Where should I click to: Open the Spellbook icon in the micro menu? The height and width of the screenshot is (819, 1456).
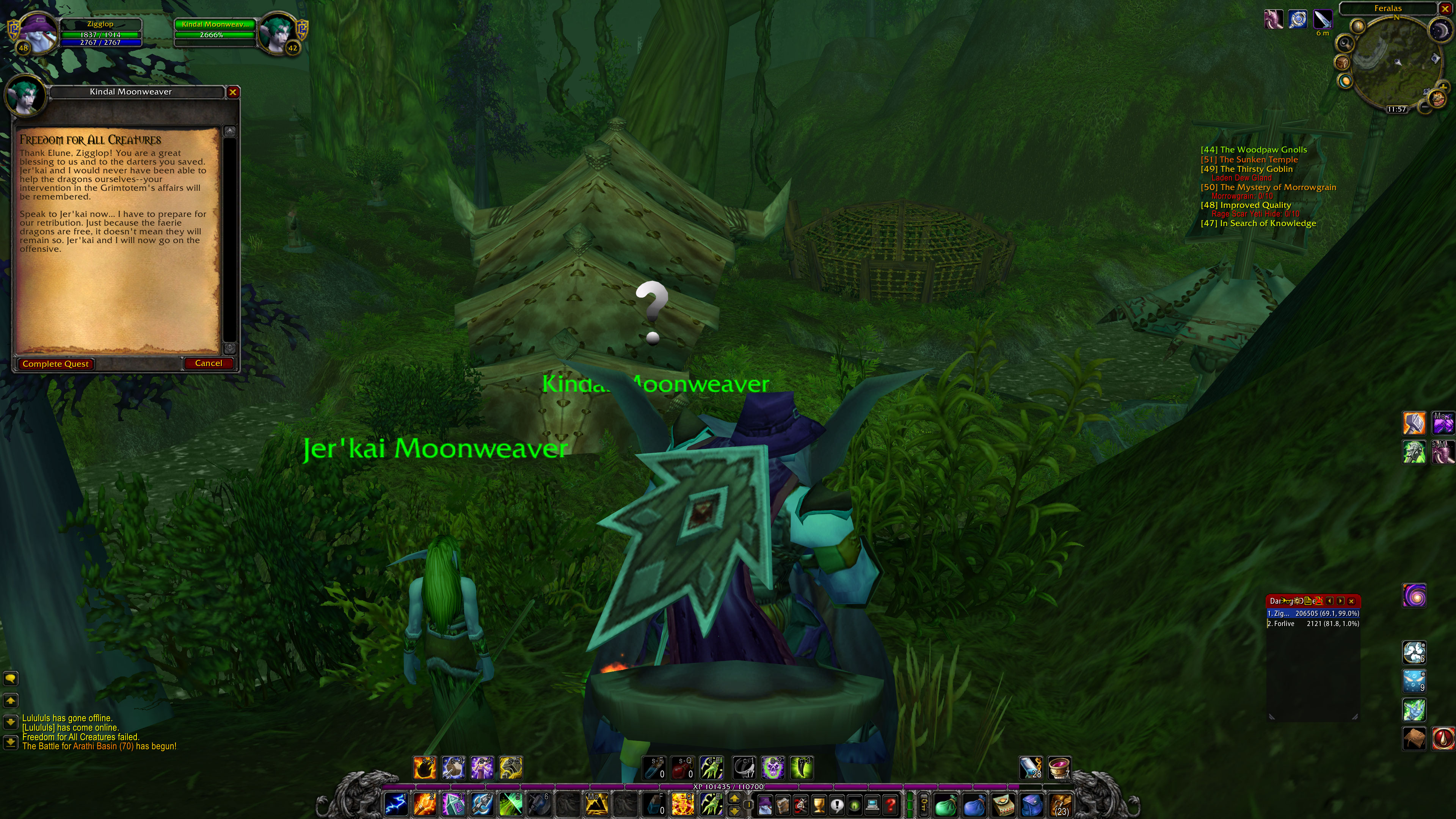(x=783, y=806)
